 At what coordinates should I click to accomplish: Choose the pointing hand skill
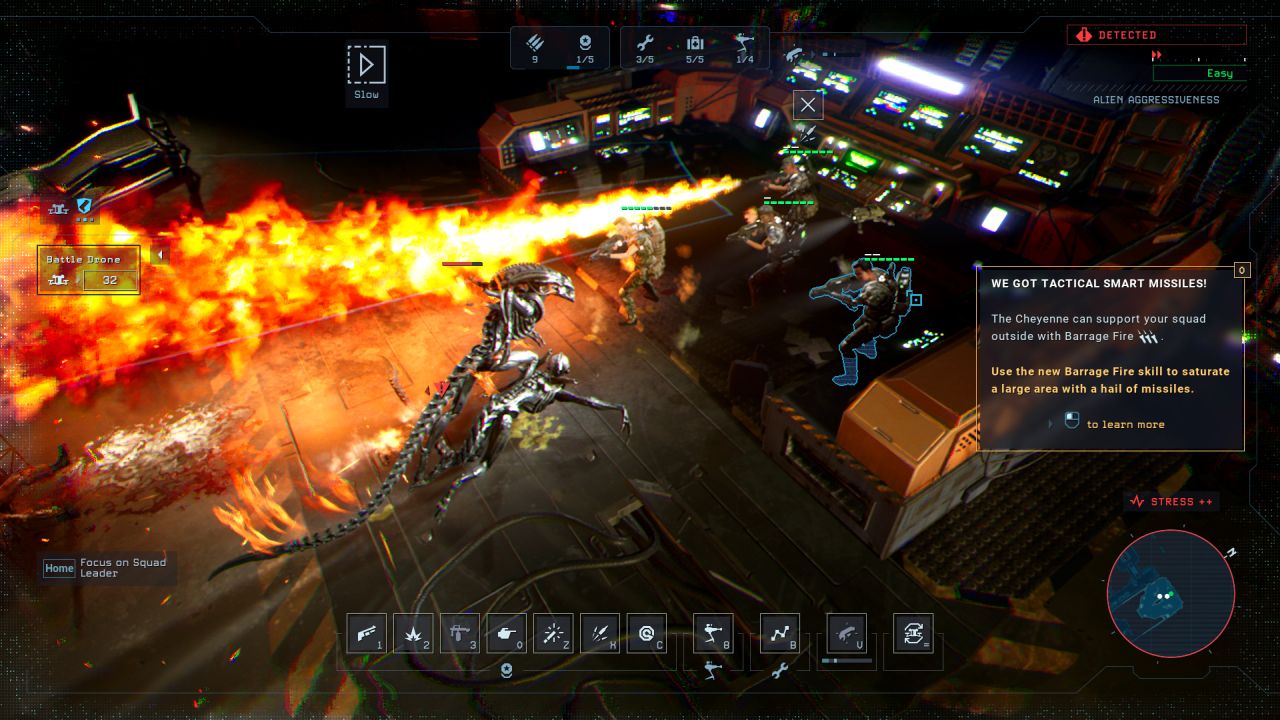click(506, 633)
